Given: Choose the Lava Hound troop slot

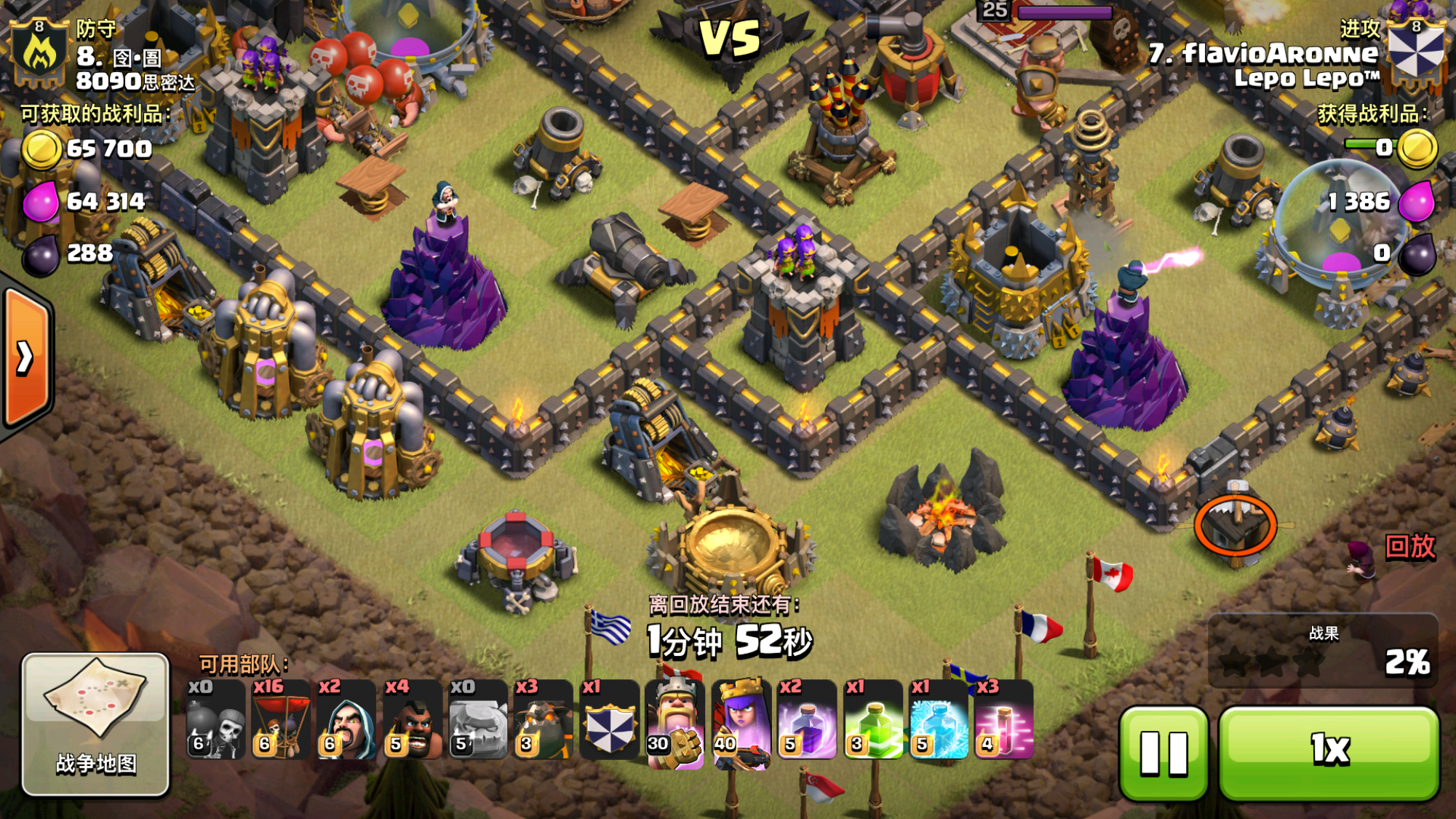Looking at the screenshot, I should (x=543, y=719).
